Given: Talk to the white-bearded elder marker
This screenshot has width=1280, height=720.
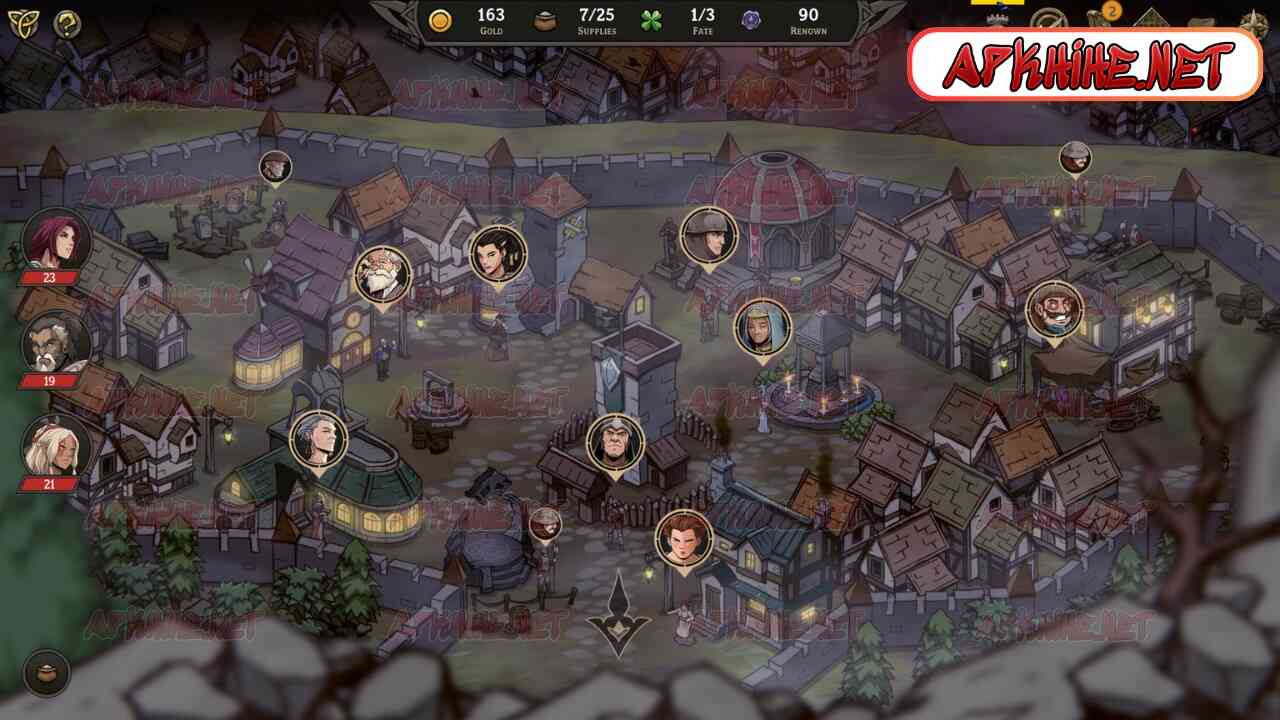Looking at the screenshot, I should [382, 275].
